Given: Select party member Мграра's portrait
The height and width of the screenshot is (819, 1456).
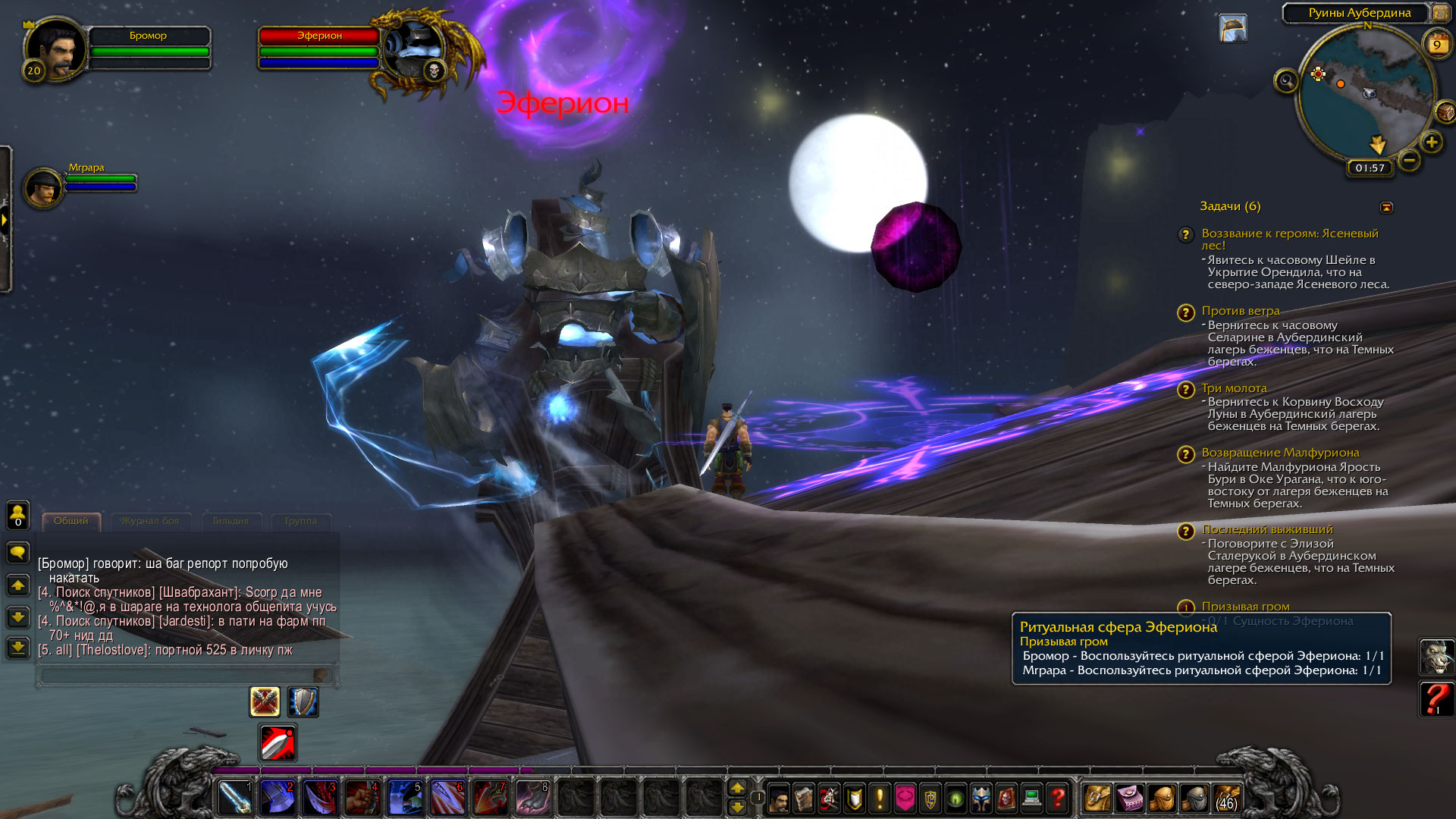Looking at the screenshot, I should pos(42,187).
